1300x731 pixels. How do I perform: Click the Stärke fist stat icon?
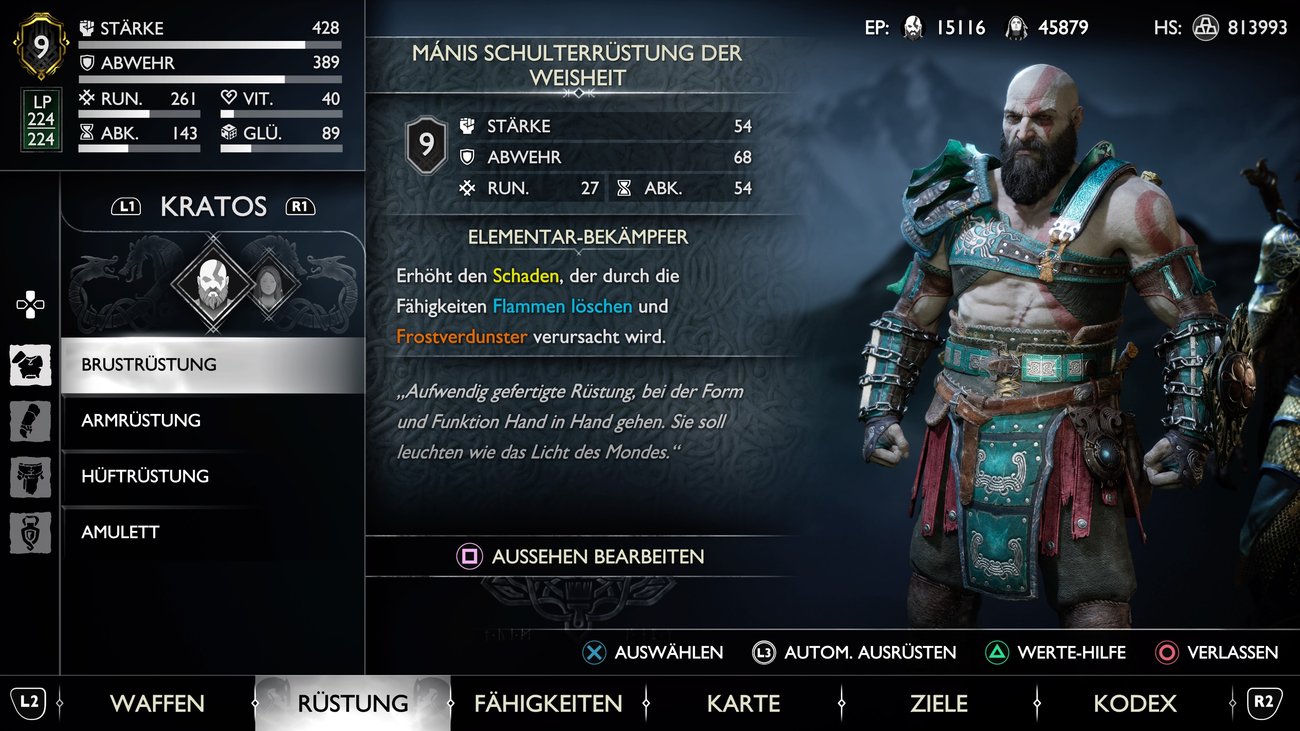tap(87, 28)
